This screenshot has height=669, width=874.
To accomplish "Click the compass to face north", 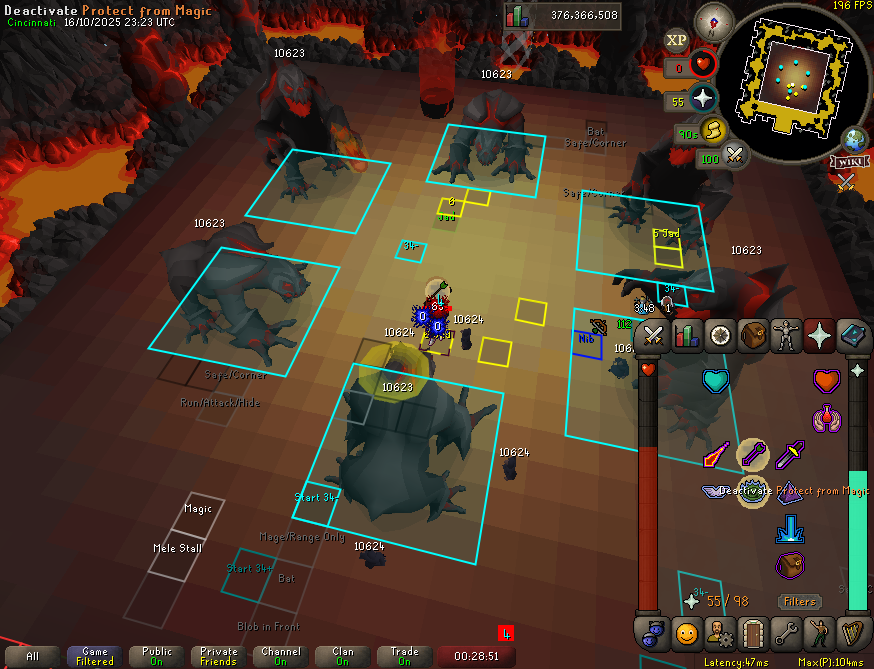I will 715,20.
